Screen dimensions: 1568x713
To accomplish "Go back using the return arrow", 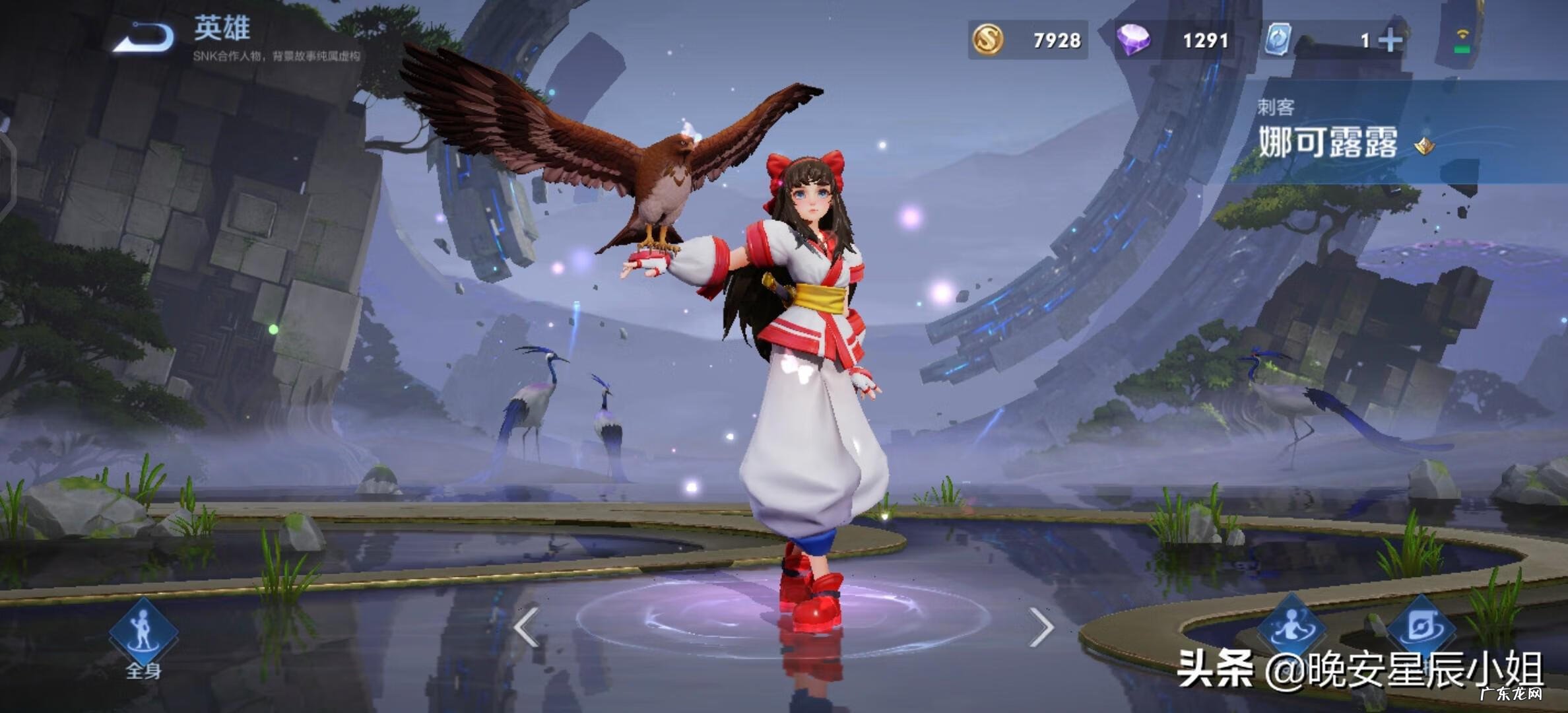I will 144,37.
